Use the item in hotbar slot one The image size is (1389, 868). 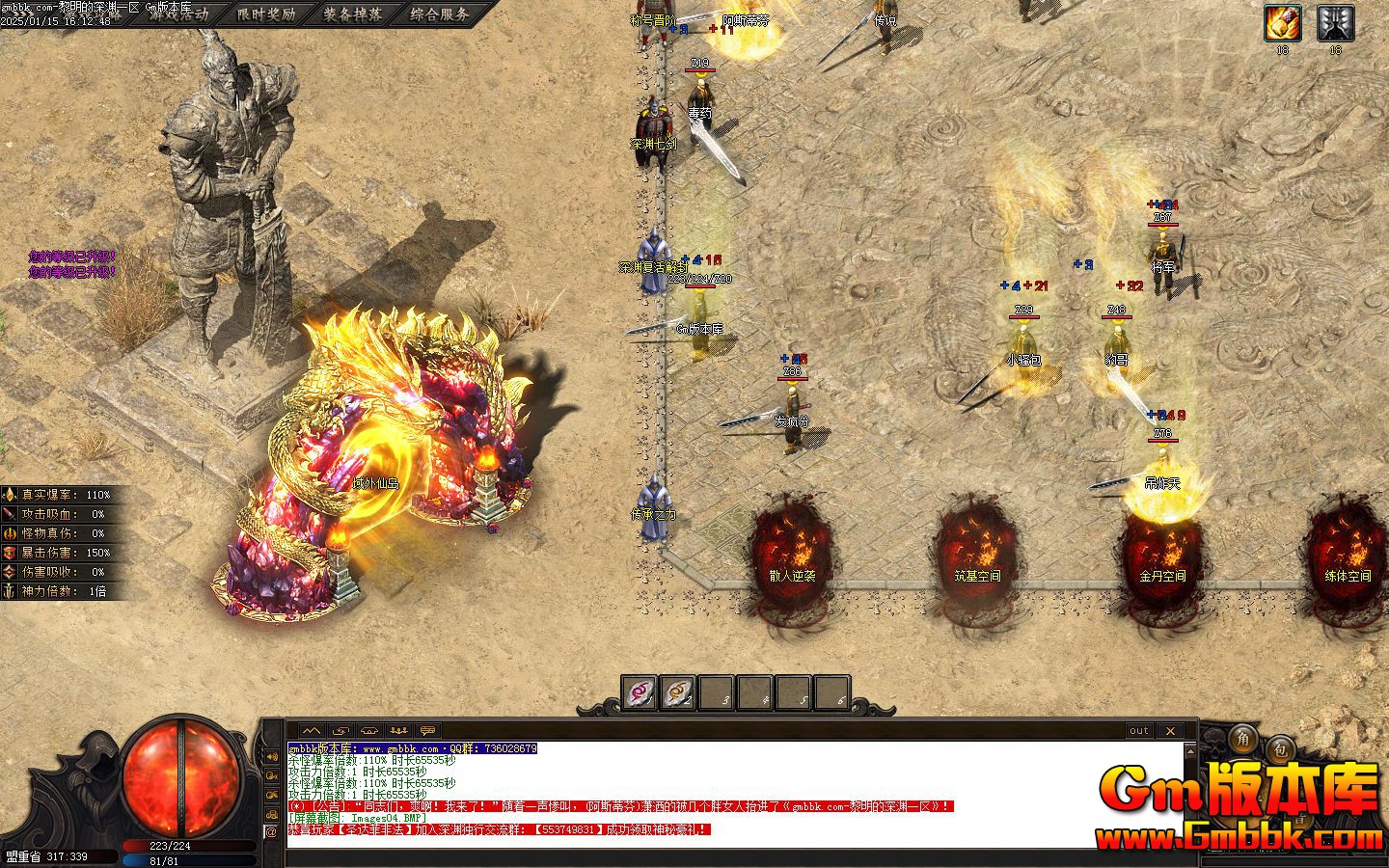639,692
